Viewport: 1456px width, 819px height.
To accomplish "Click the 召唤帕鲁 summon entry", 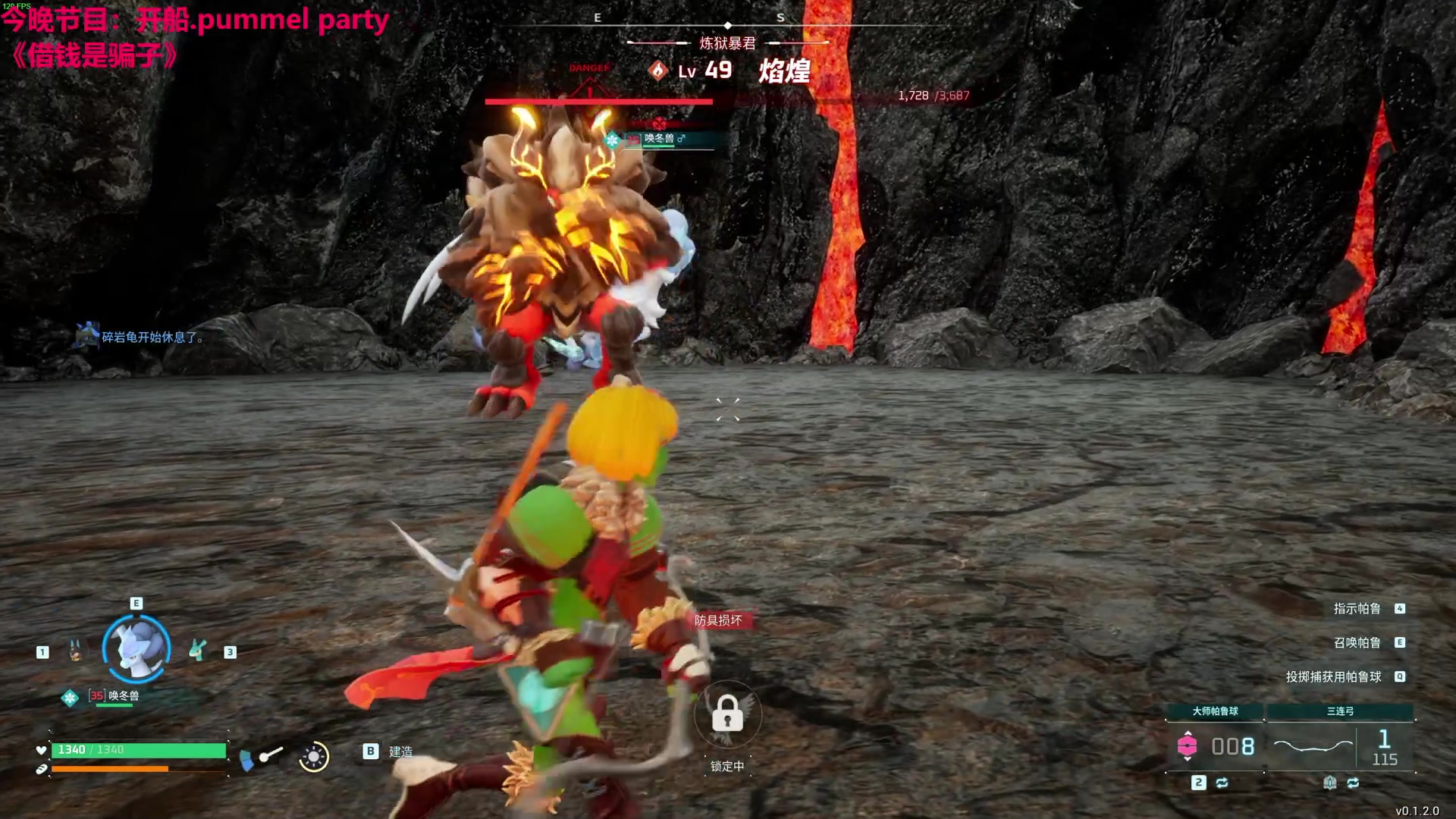I will click(x=1357, y=643).
